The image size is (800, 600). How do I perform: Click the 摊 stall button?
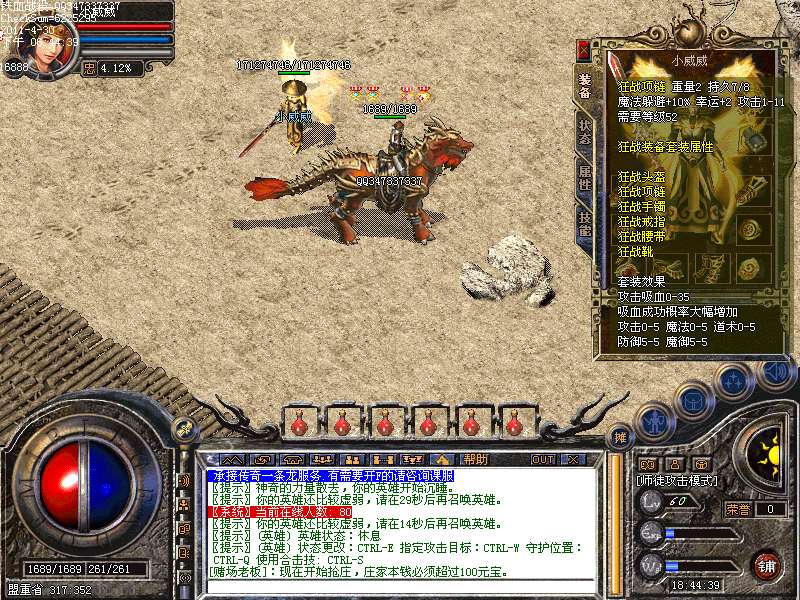[620, 437]
